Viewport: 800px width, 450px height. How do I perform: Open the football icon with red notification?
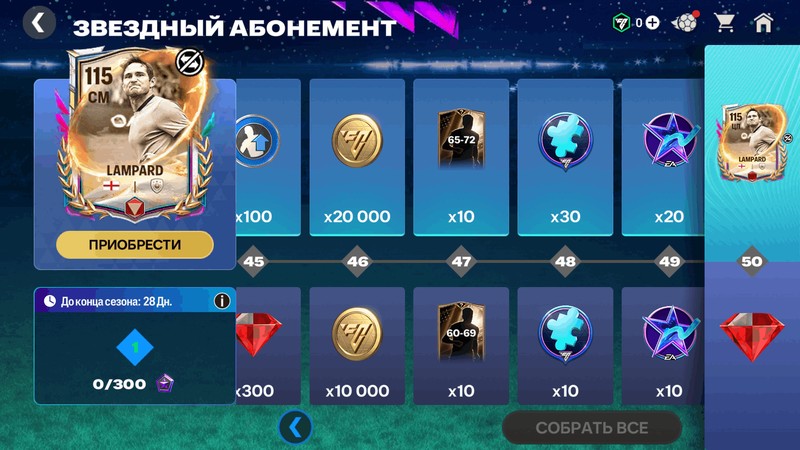[x=685, y=22]
